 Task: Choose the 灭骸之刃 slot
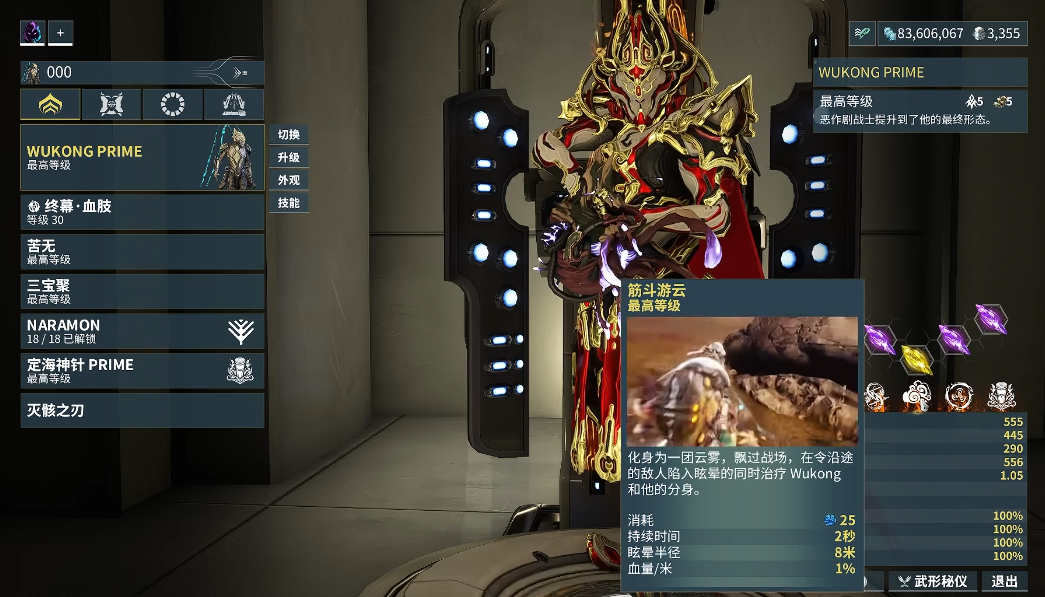pos(142,410)
